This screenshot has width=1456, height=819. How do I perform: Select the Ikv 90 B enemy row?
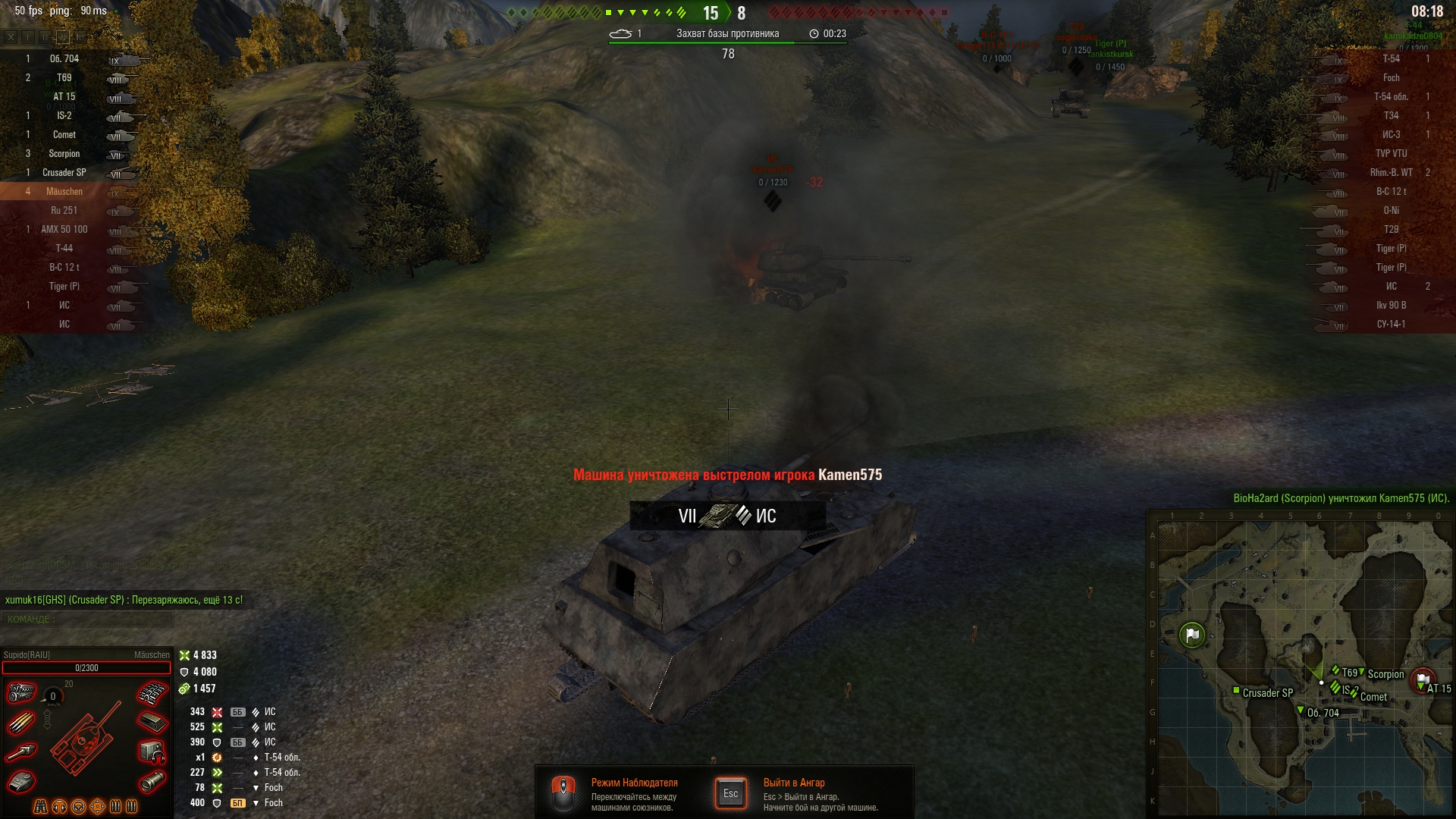pyautogui.click(x=1391, y=306)
